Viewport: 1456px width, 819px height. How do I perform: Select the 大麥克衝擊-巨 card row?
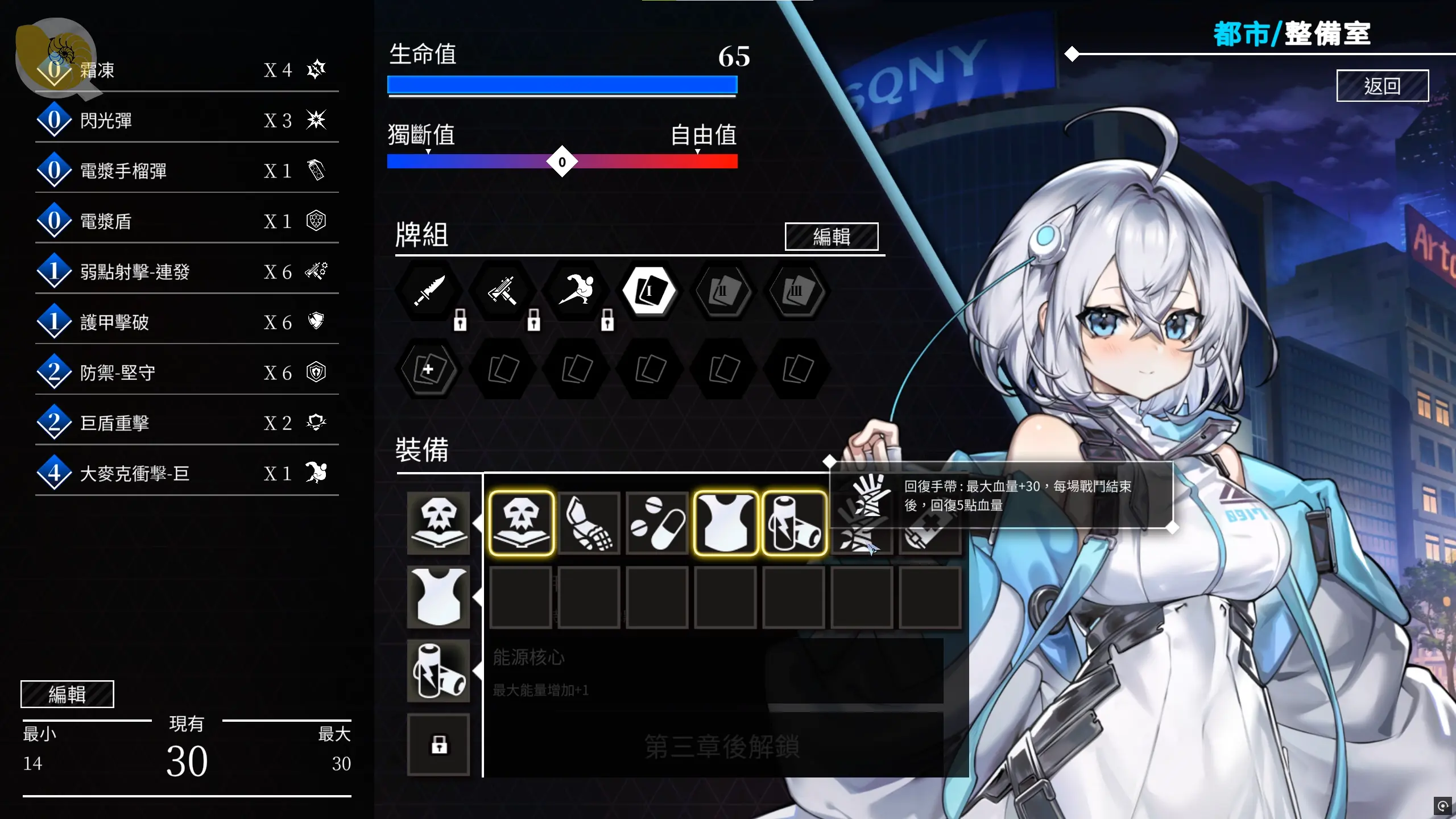(x=187, y=473)
